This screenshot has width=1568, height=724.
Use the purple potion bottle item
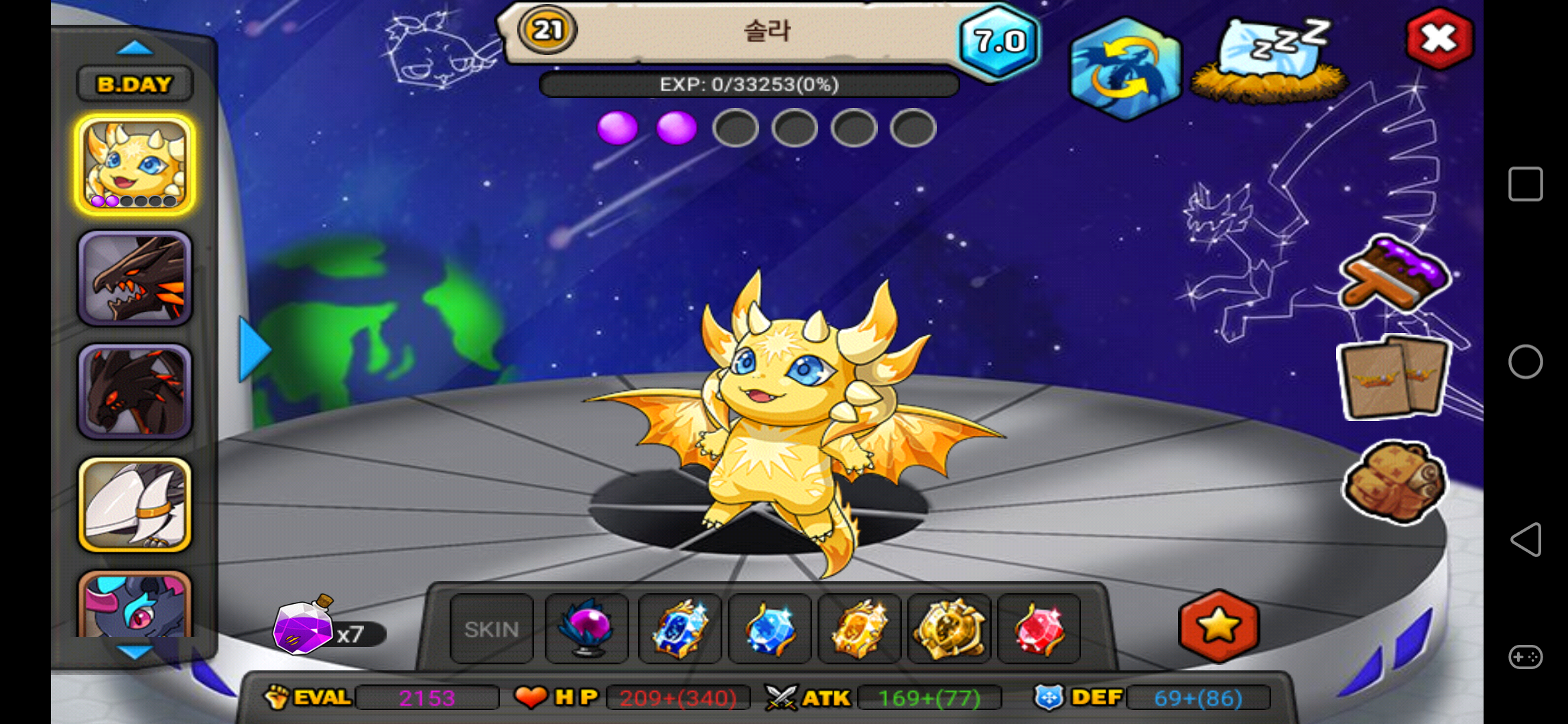[x=303, y=625]
